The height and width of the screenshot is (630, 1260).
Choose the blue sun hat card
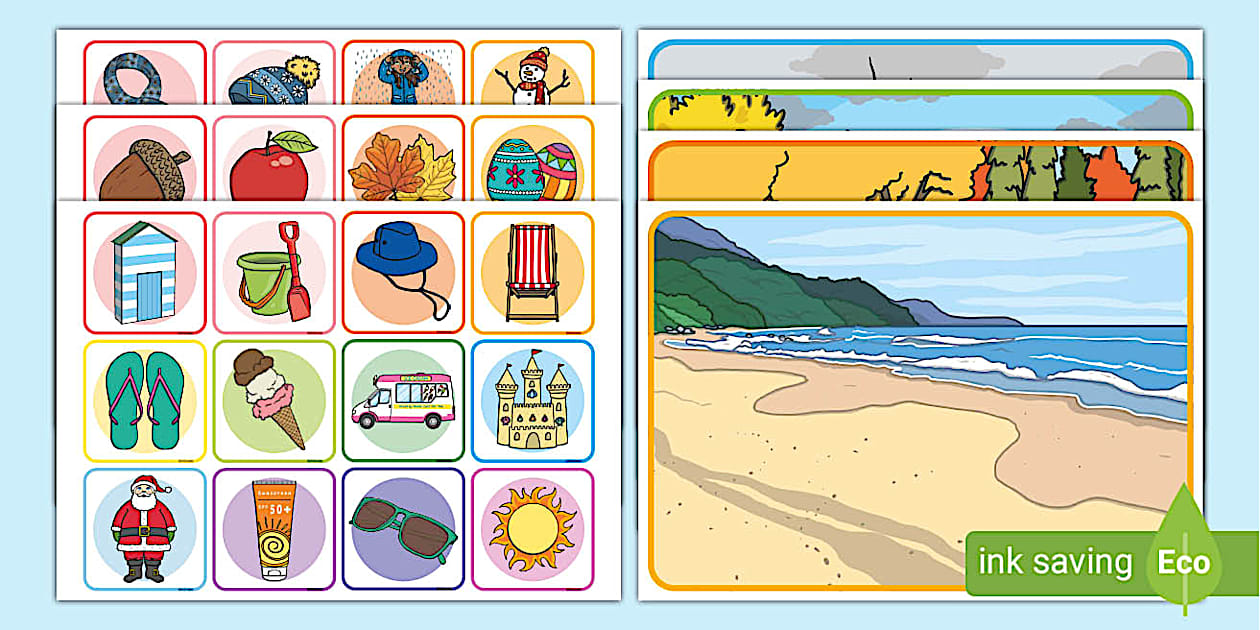point(403,272)
